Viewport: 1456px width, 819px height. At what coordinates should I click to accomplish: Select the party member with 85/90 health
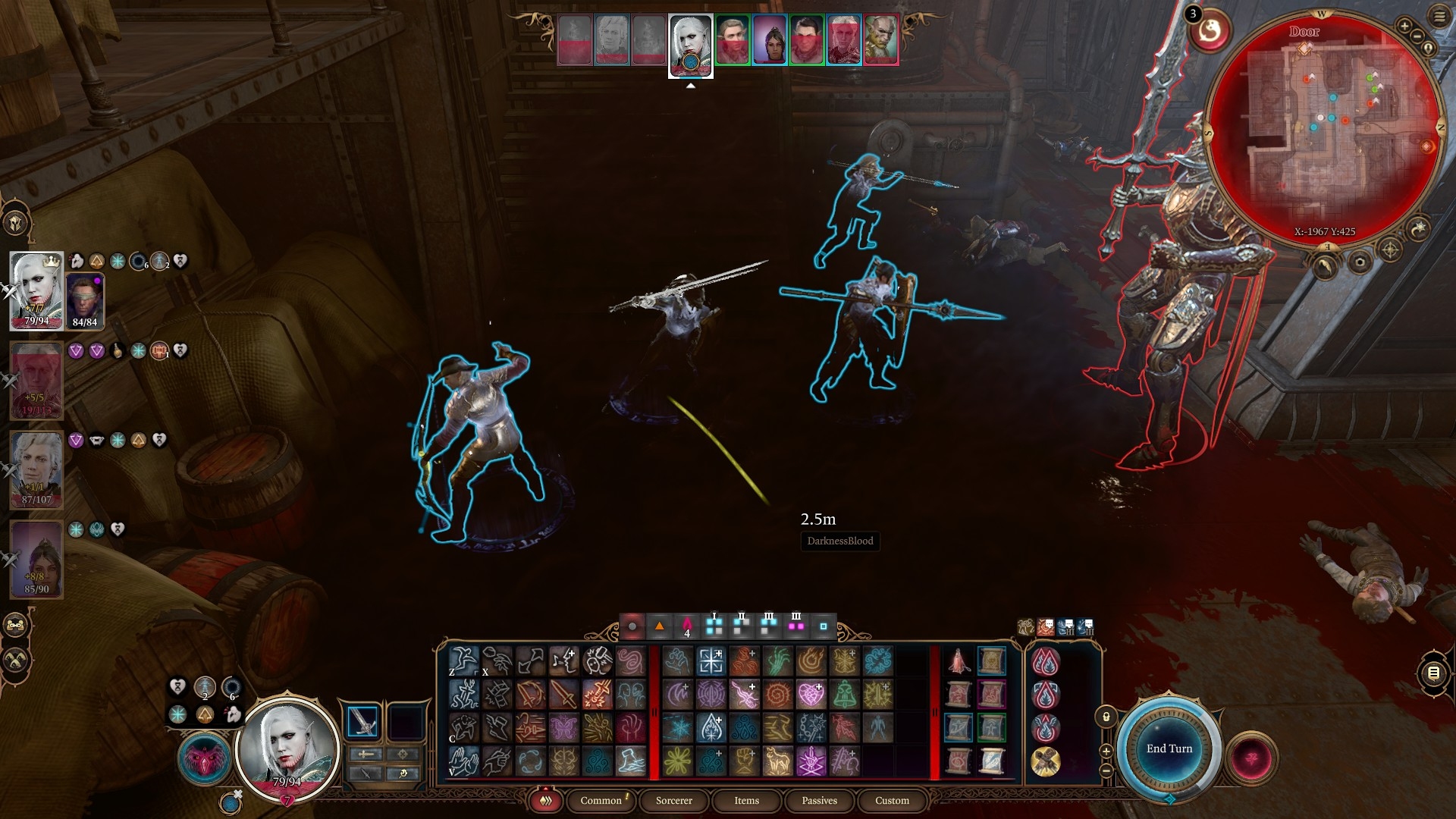[x=36, y=558]
